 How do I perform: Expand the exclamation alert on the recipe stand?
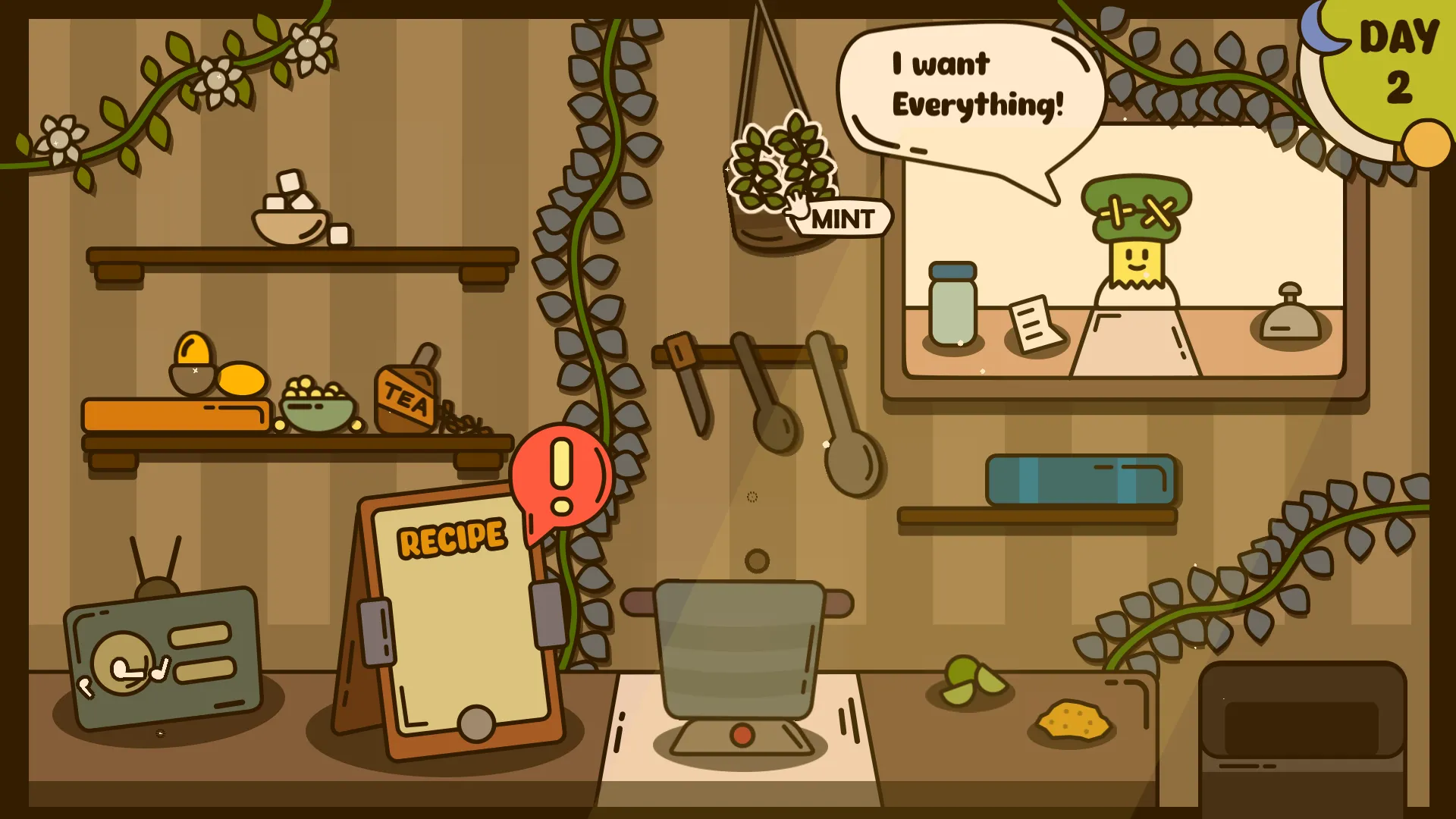click(561, 478)
